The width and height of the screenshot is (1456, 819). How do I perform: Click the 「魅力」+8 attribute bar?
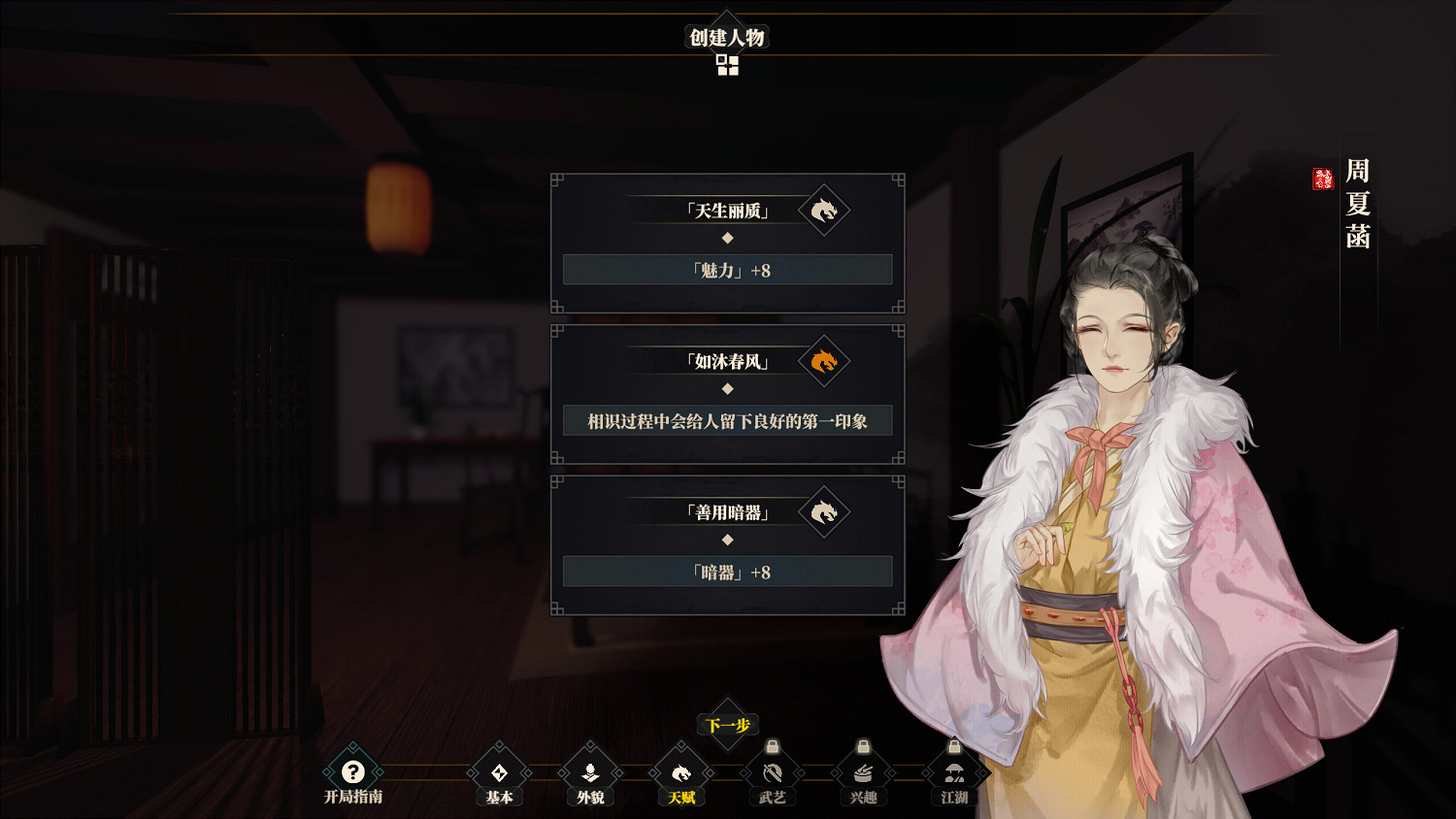(x=727, y=269)
